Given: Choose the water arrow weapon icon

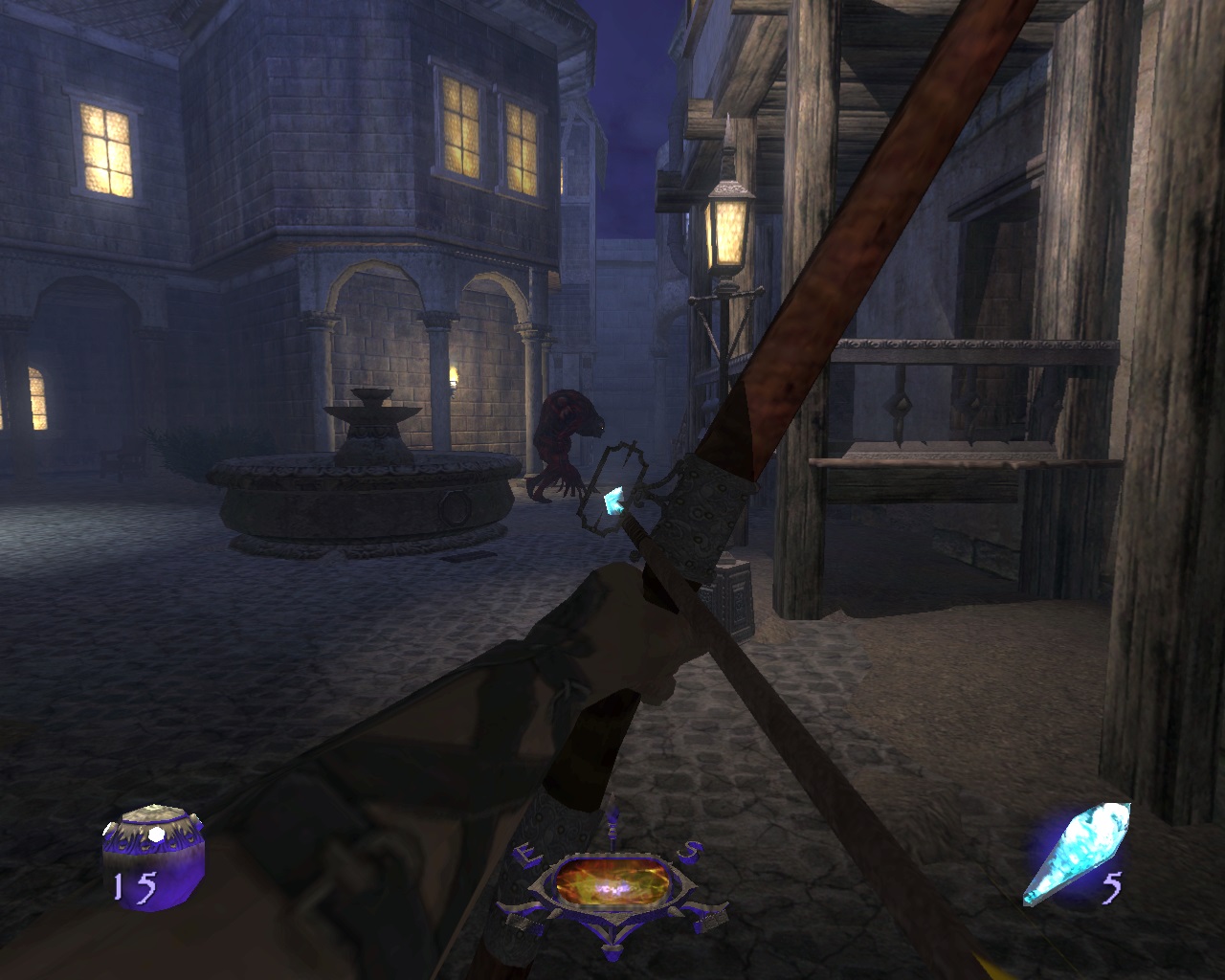Looking at the screenshot, I should [x=1077, y=854].
